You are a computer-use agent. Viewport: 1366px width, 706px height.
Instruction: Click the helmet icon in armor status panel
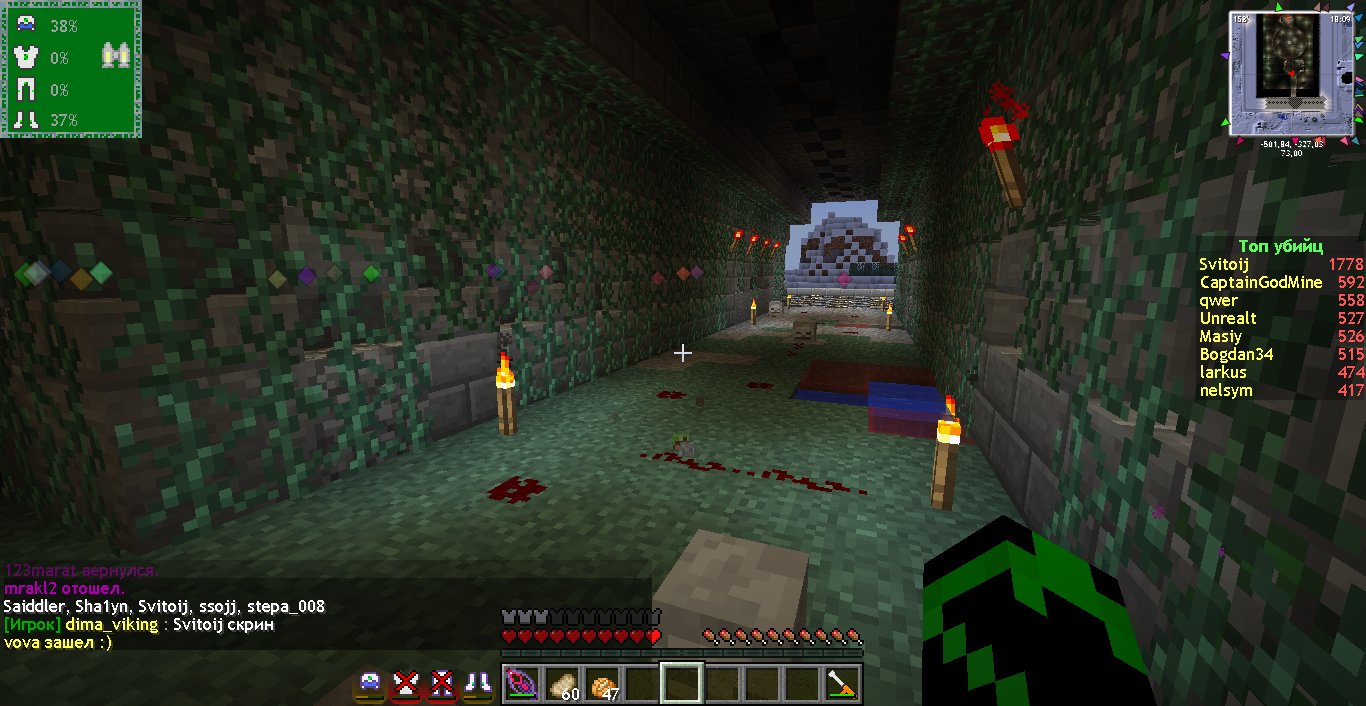(26, 26)
